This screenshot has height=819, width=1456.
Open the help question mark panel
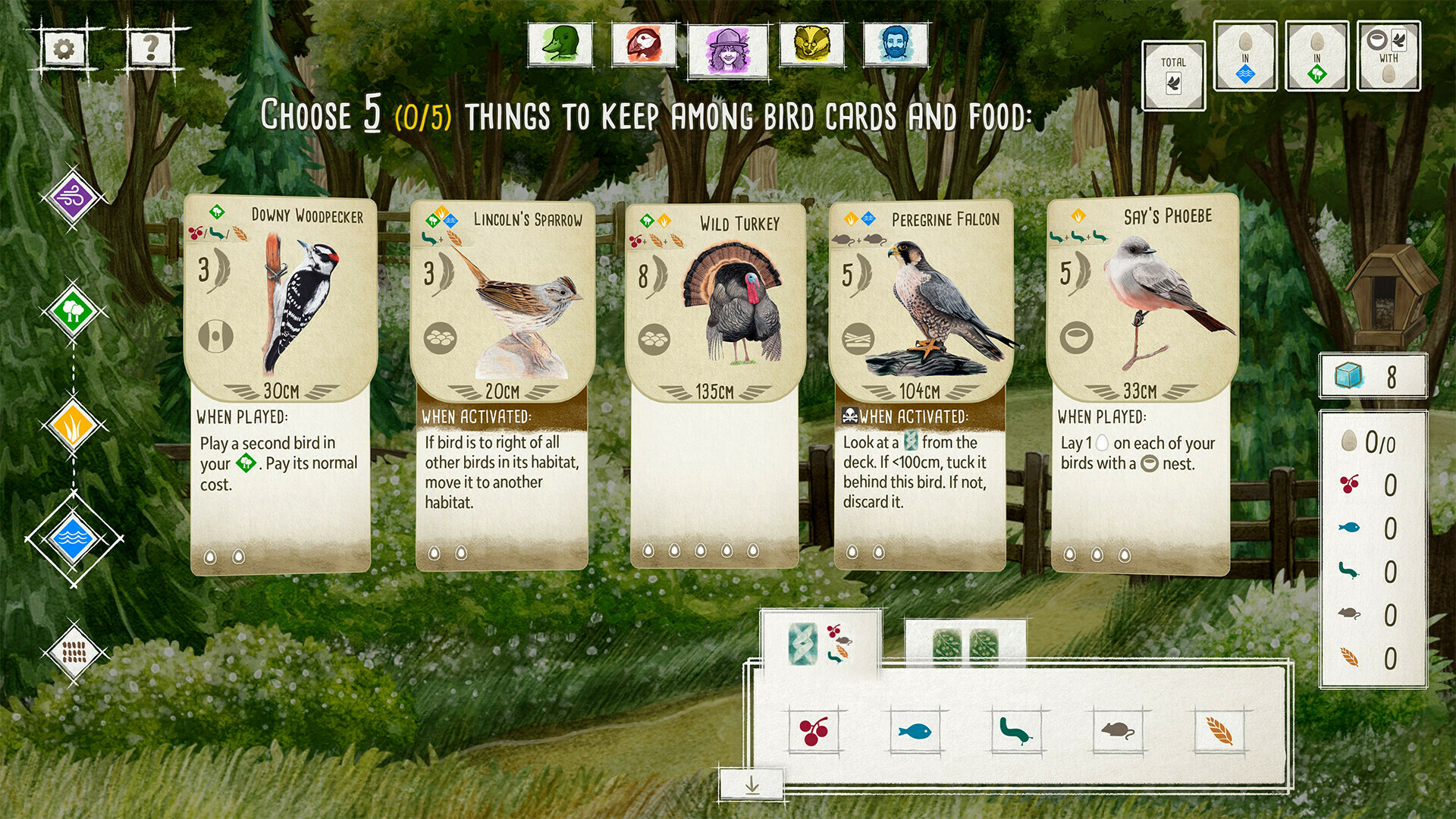click(149, 49)
